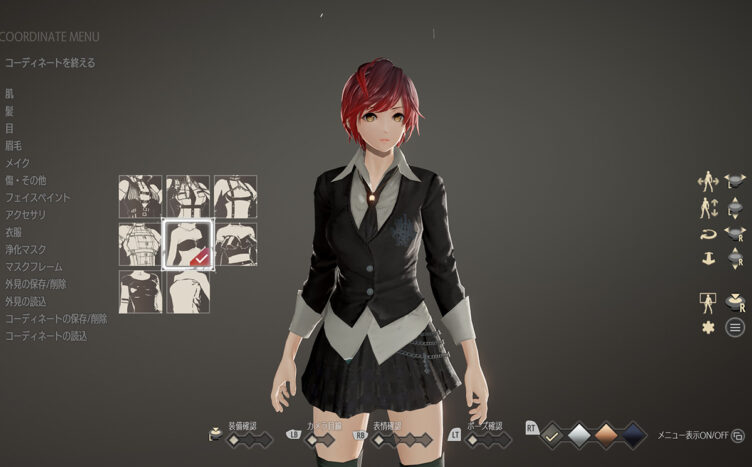Open 外見の保存/削除 (save/delete appearance)

click(x=40, y=283)
